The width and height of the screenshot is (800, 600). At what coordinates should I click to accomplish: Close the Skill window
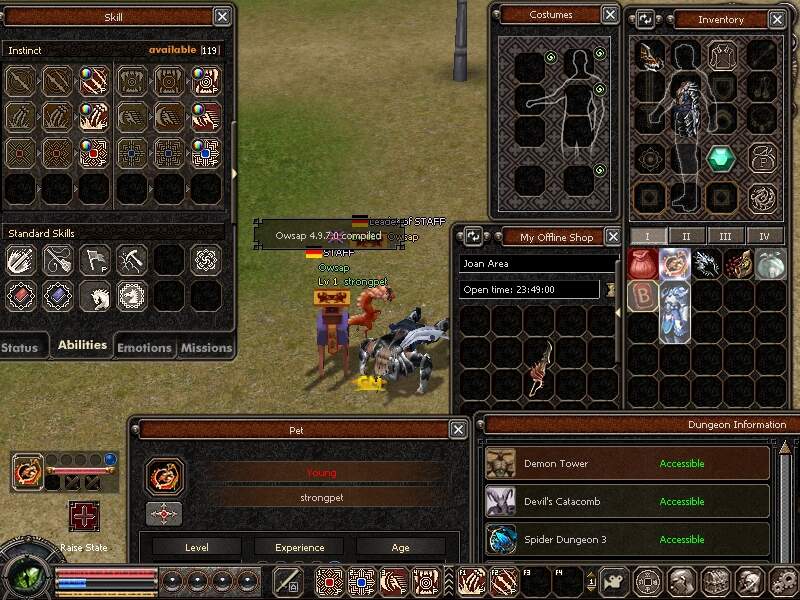(x=222, y=17)
